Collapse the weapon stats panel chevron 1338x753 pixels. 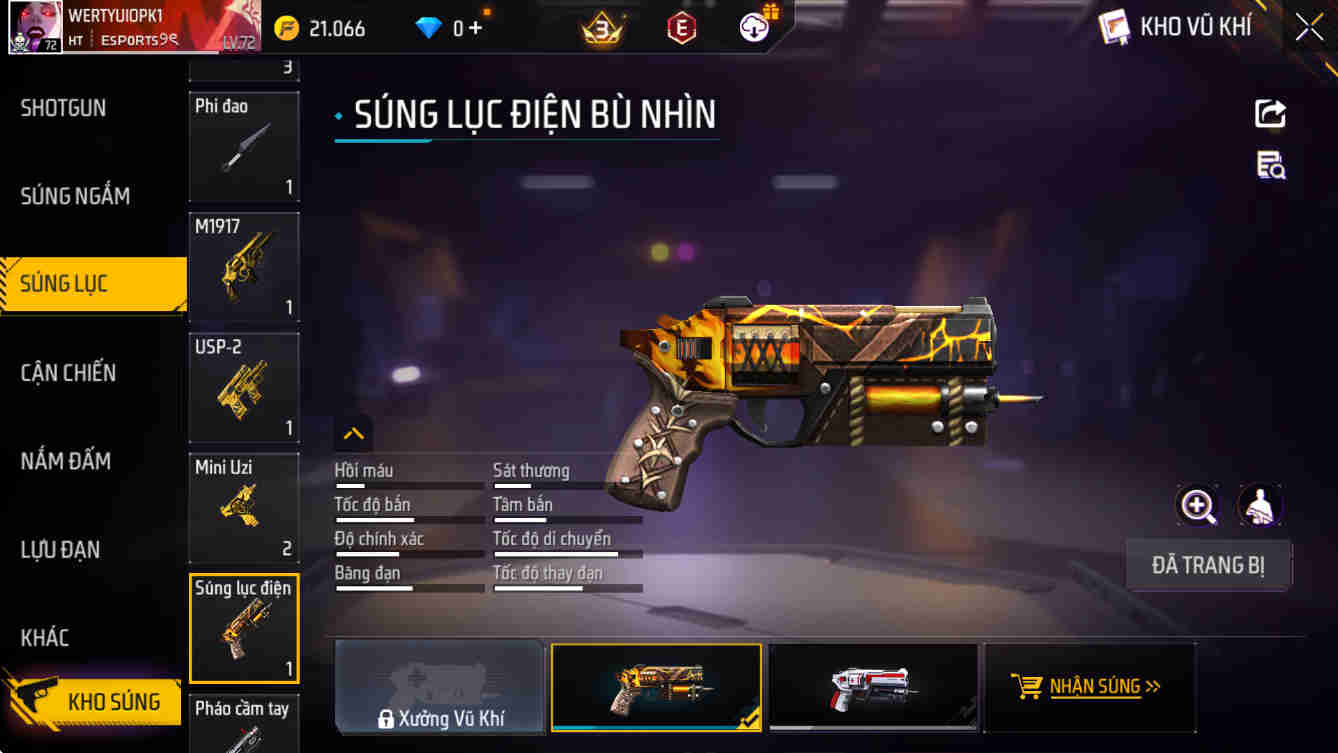(x=353, y=434)
